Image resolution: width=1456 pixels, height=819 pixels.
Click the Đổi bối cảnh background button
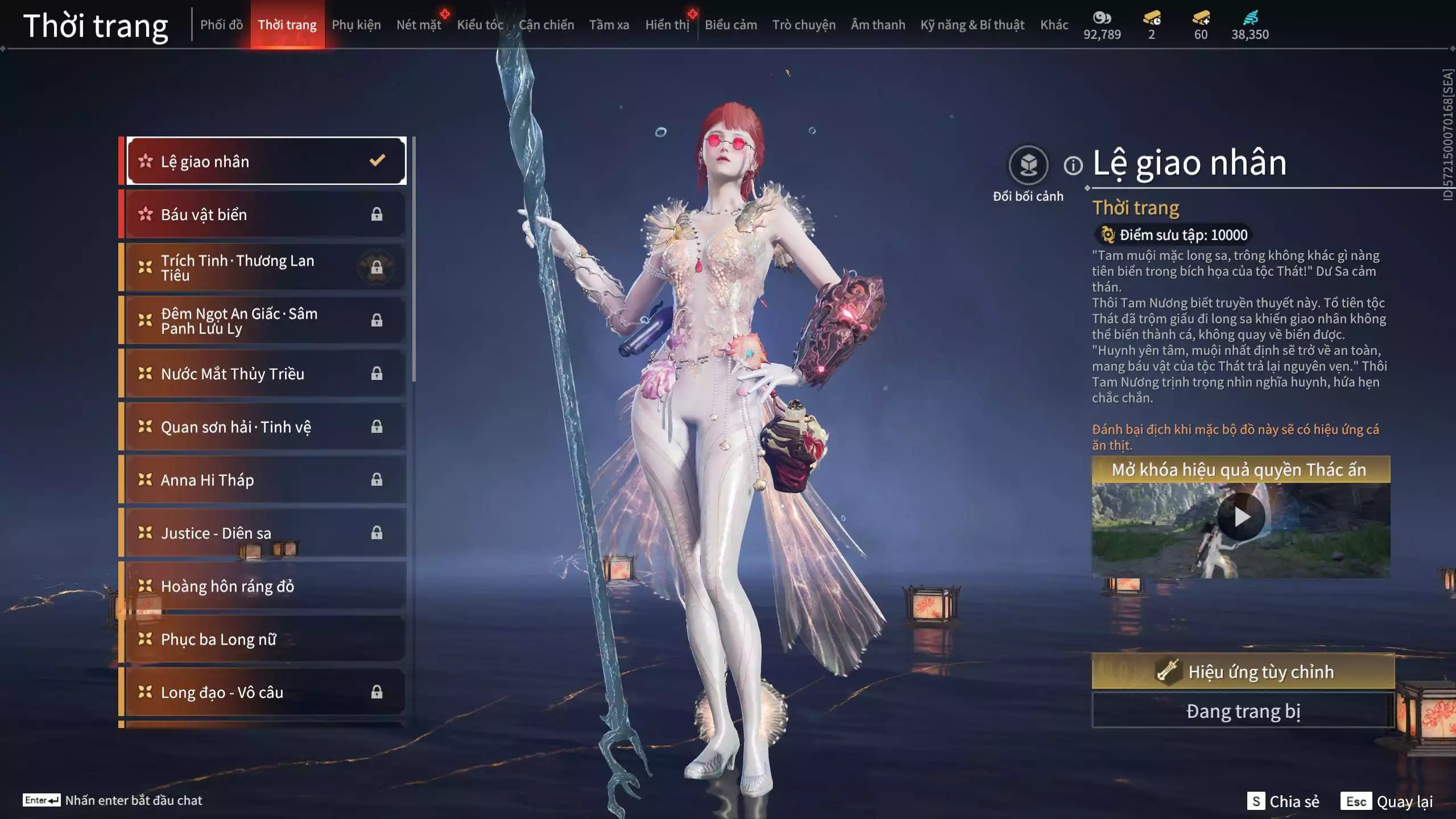click(1028, 166)
